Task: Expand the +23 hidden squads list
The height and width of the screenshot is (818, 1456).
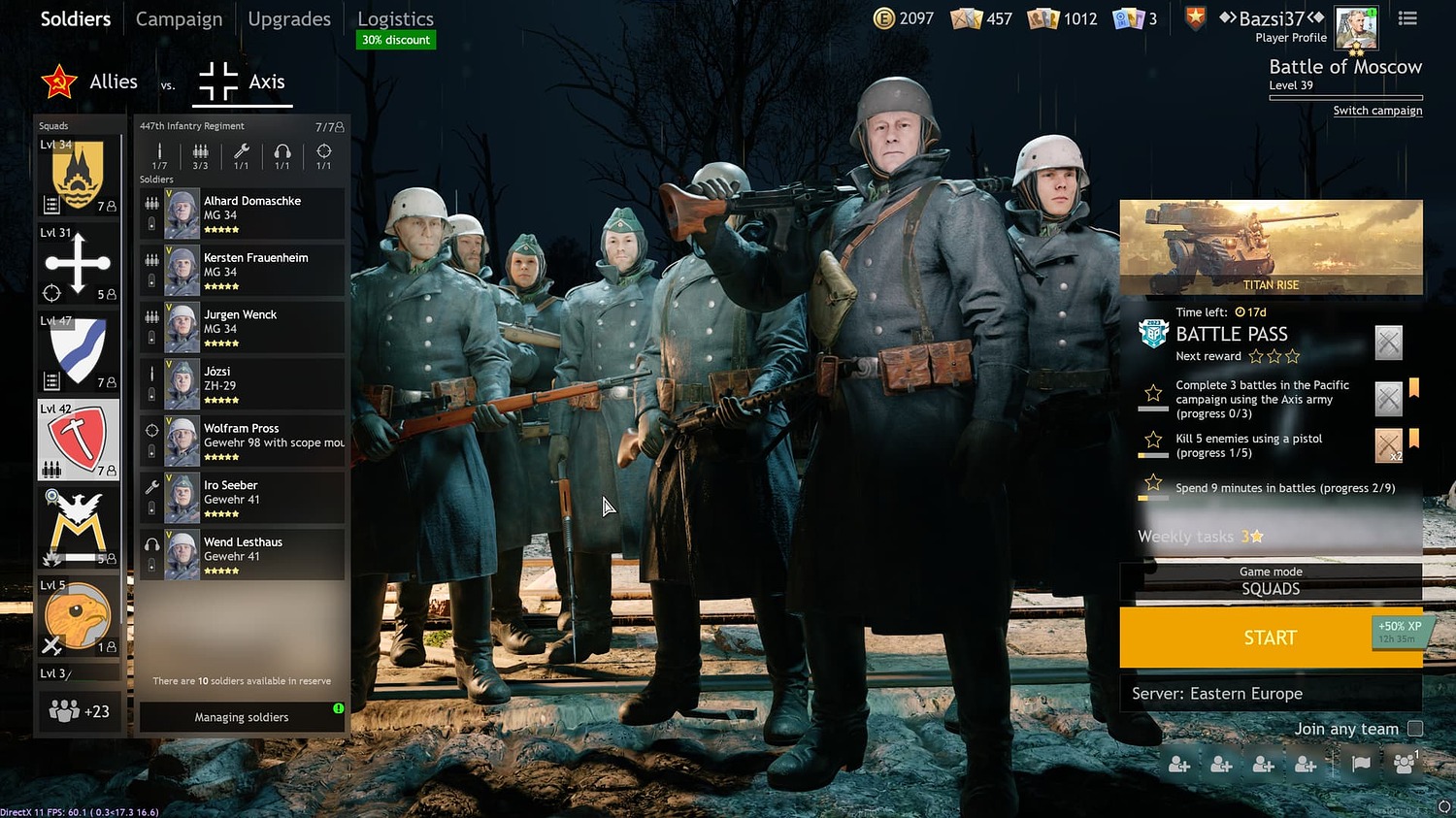Action: 78,710
